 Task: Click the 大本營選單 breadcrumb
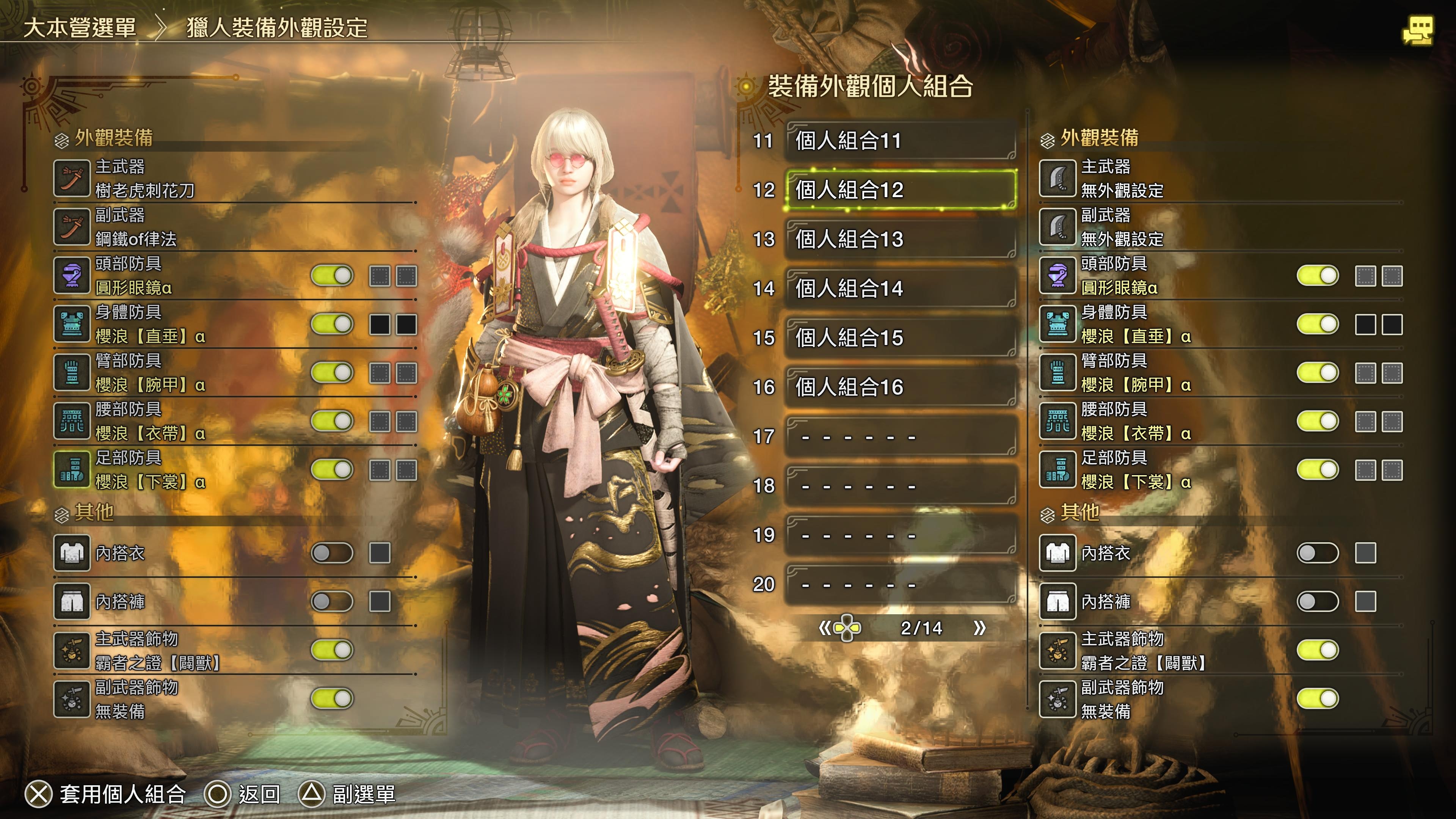pyautogui.click(x=80, y=28)
